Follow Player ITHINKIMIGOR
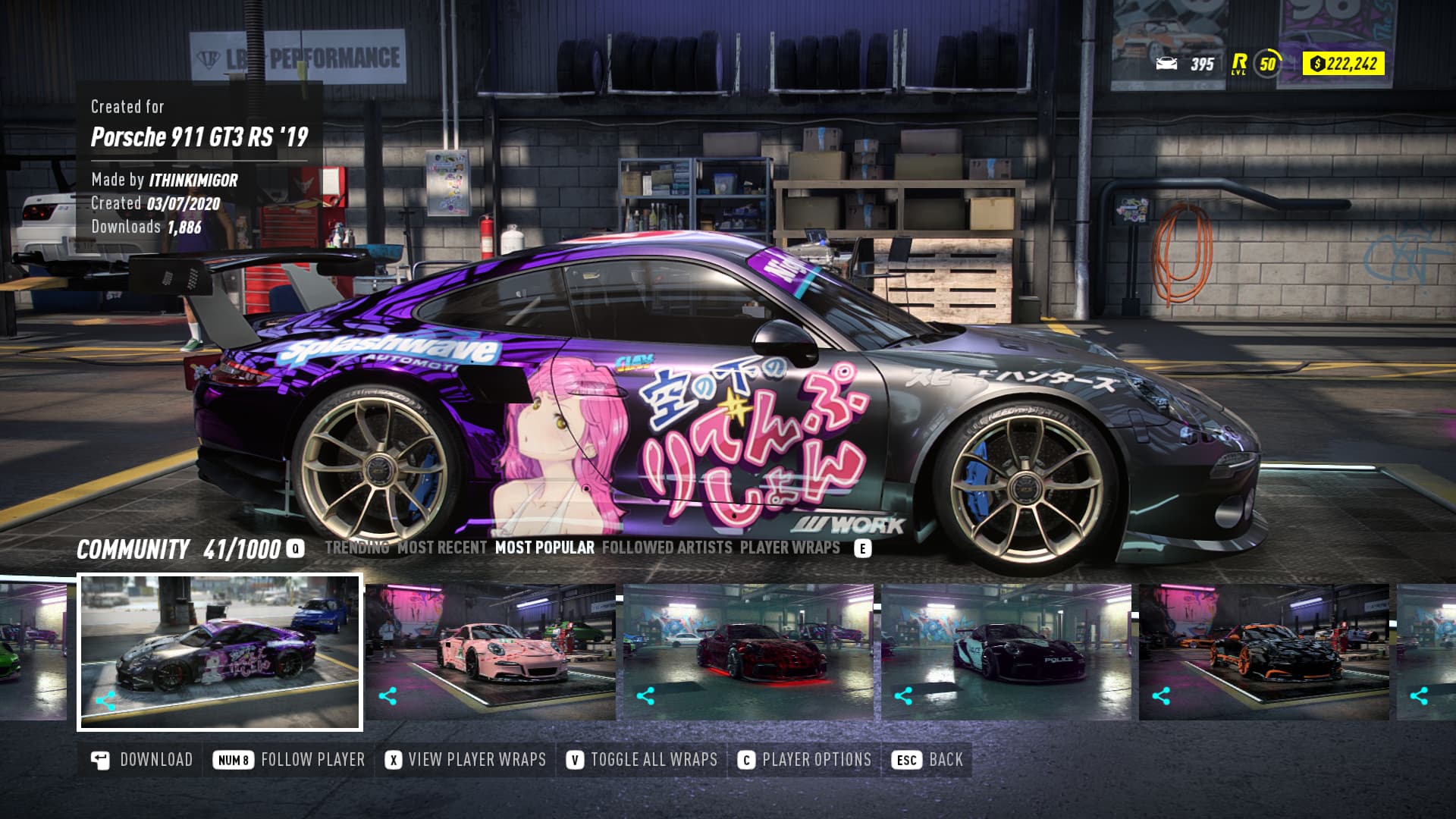This screenshot has width=1456, height=819. pyautogui.click(x=289, y=760)
